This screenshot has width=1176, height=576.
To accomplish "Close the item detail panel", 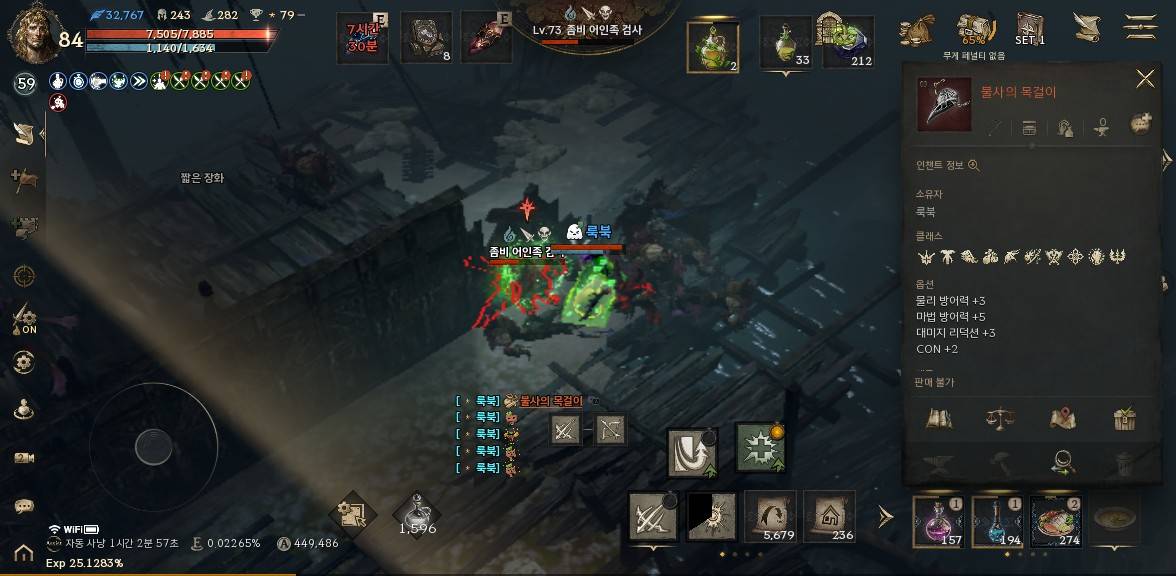I will pos(1145,79).
